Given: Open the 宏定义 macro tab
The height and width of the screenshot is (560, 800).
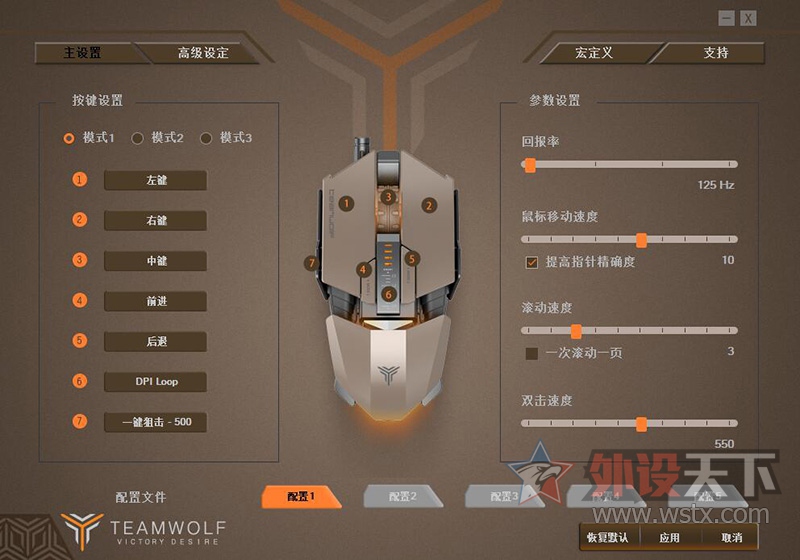Looking at the screenshot, I should (593, 53).
